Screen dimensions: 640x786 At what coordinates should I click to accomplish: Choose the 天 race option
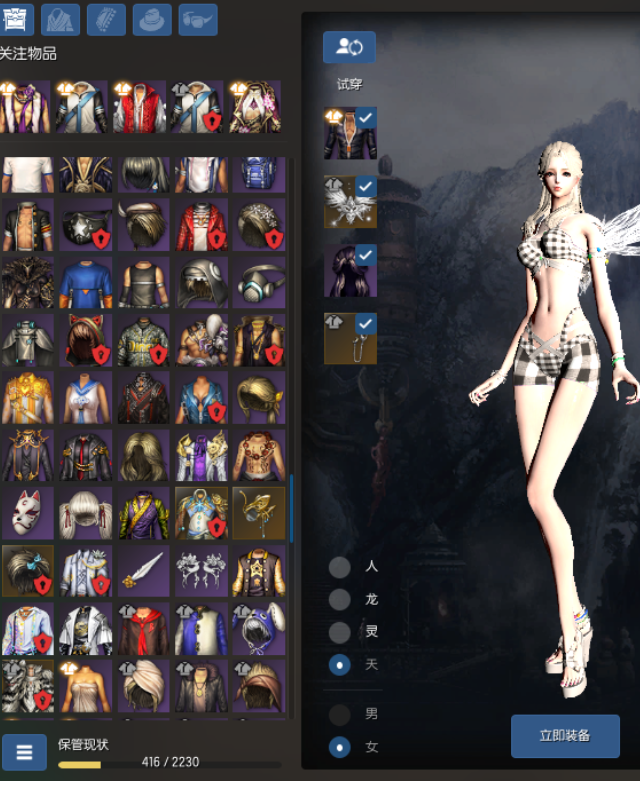(340, 664)
